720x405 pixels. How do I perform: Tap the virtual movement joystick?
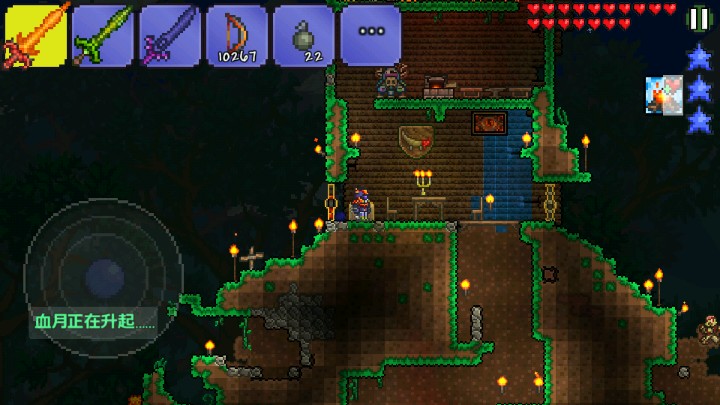[103, 277]
